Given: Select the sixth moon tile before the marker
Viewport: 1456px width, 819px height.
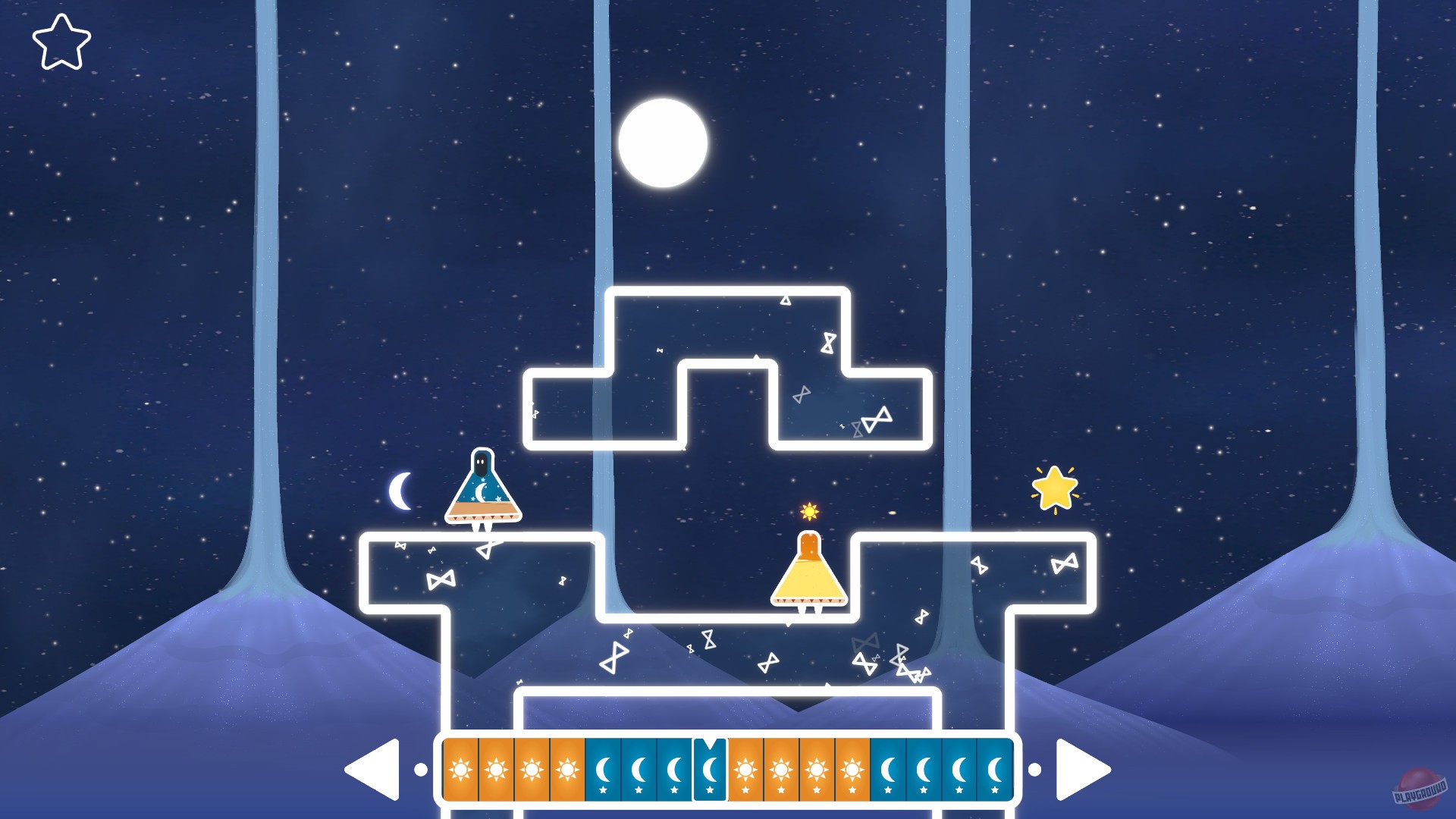Looking at the screenshot, I should pos(639,769).
